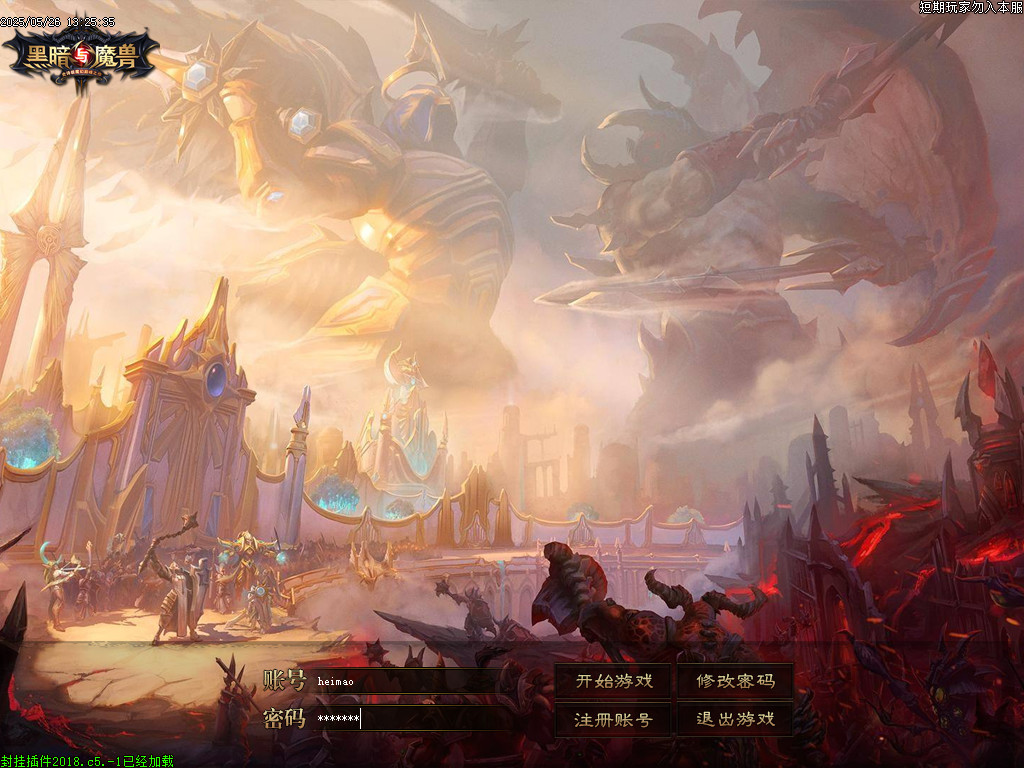This screenshot has height=768, width=1024.
Task: Choose 注册账号 to register an account
Action: tap(614, 719)
